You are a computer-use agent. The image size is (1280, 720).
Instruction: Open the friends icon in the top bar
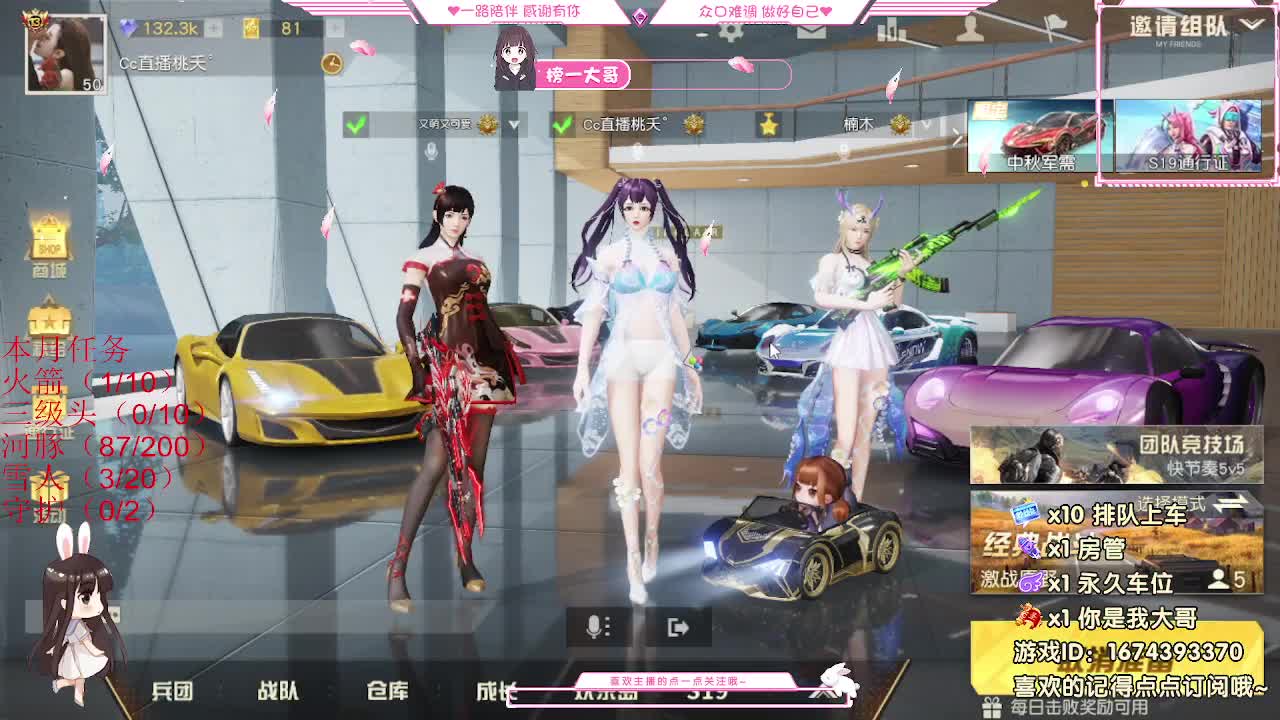point(970,28)
